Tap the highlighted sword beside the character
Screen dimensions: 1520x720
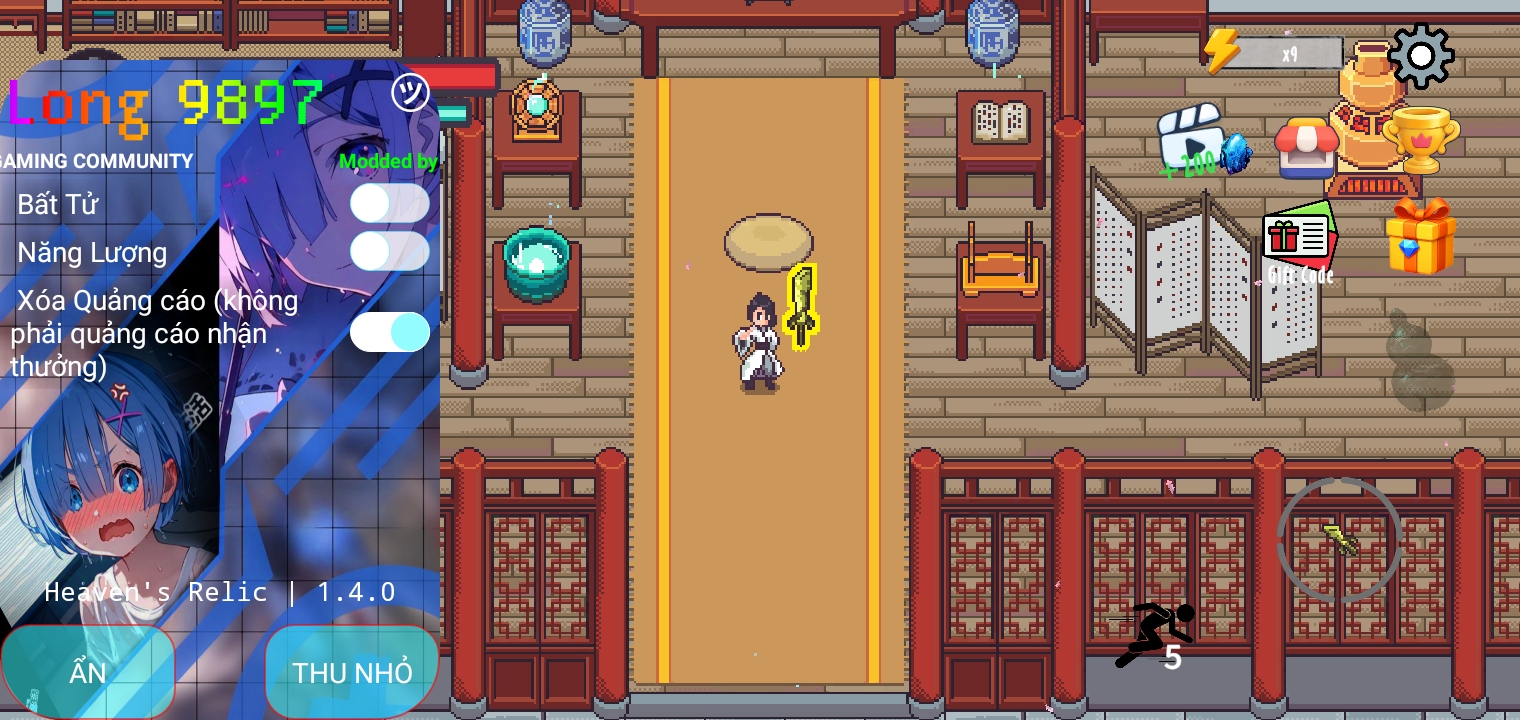(x=801, y=309)
